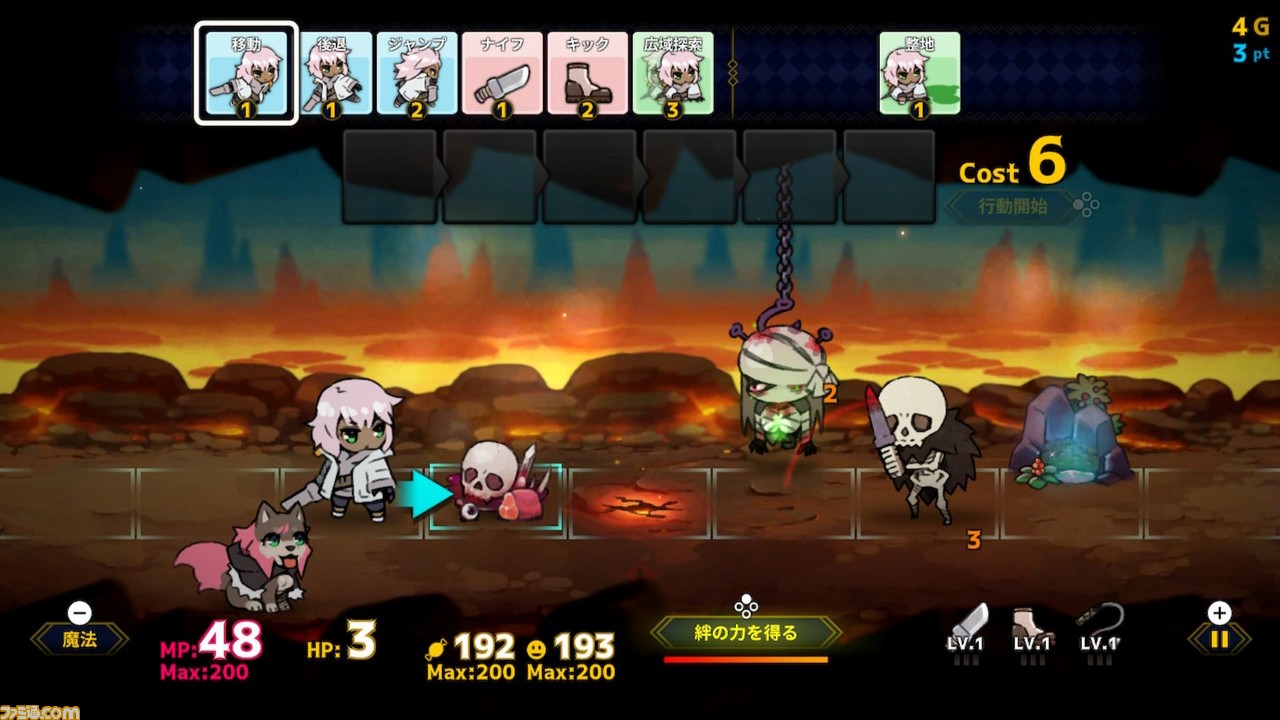Pause the game with the pause button
This screenshot has height=720, width=1280.
pos(1219,639)
